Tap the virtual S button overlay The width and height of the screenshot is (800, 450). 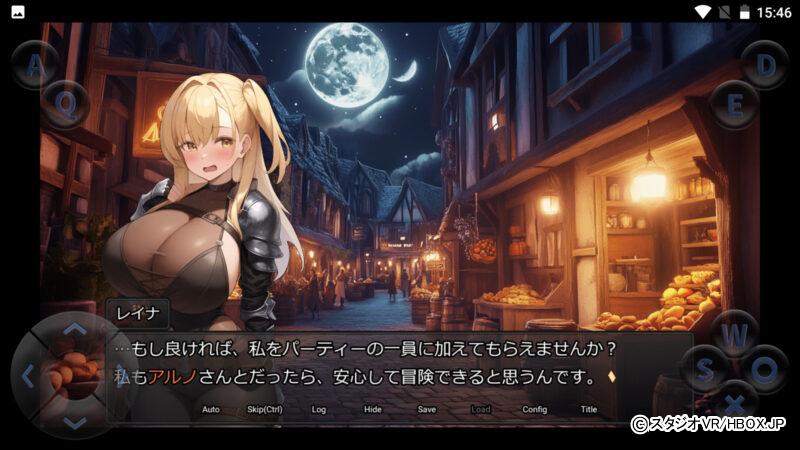(x=703, y=369)
